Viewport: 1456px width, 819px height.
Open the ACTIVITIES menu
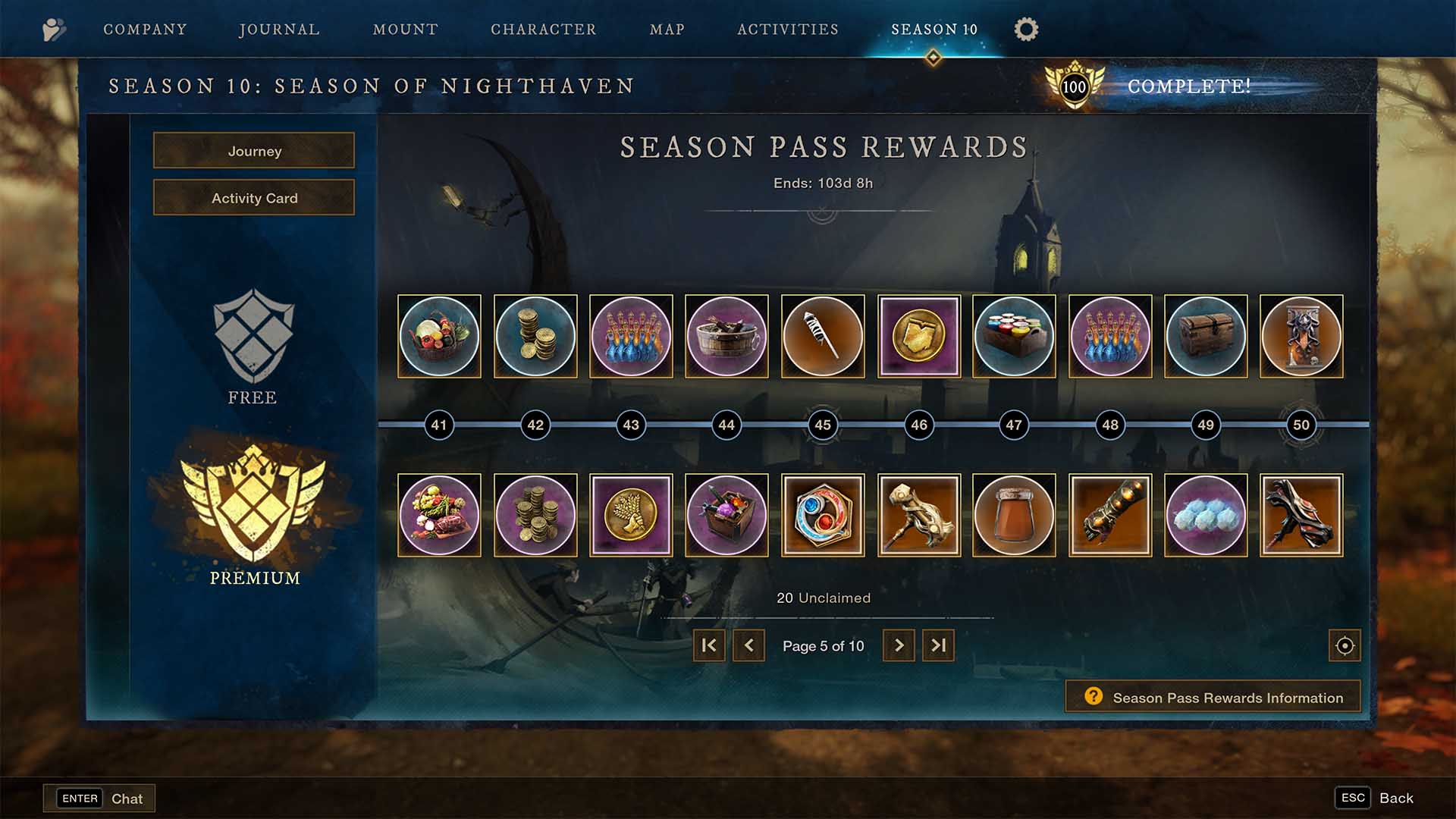[787, 29]
